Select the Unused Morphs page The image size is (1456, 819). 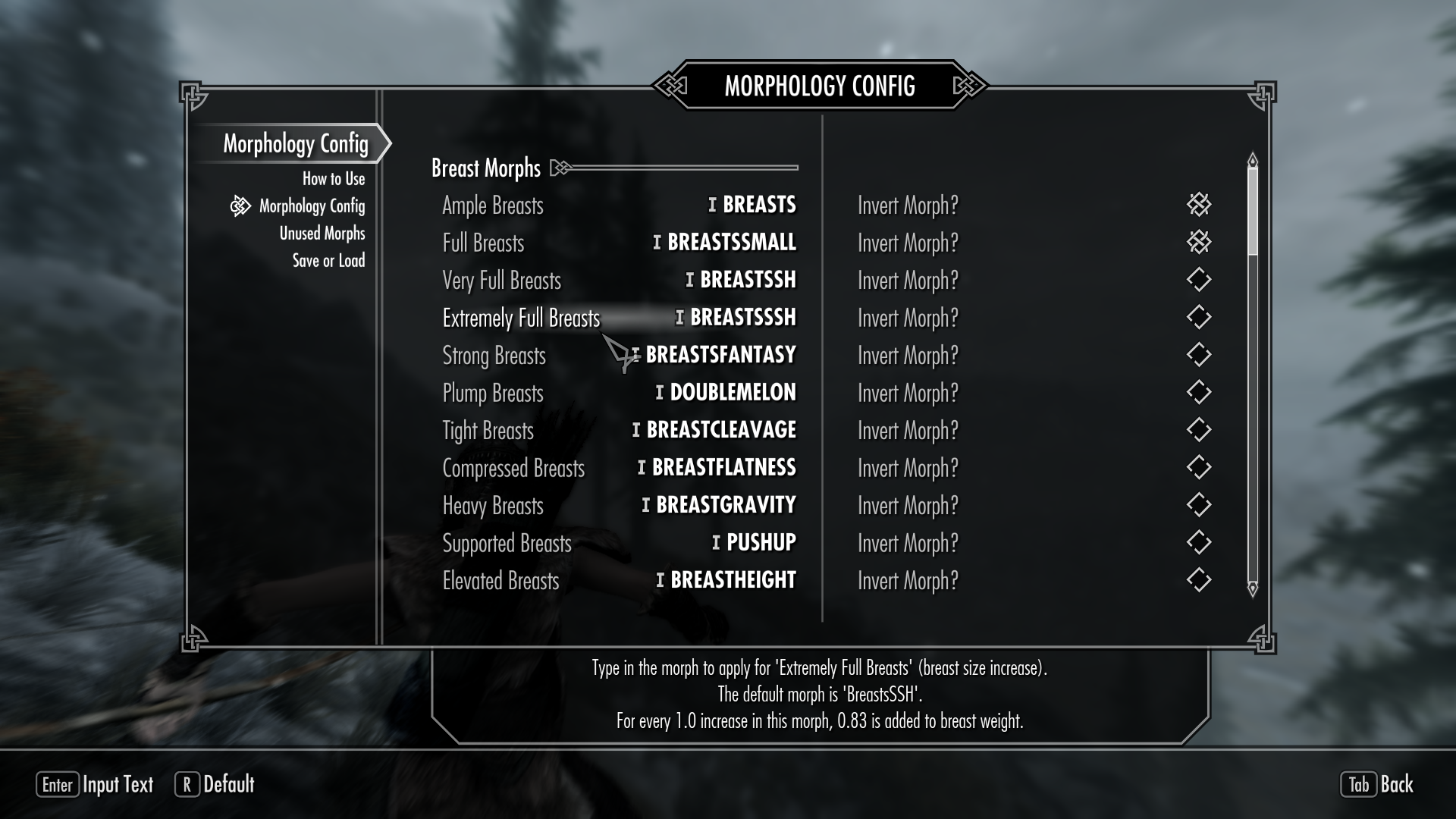coord(322,234)
